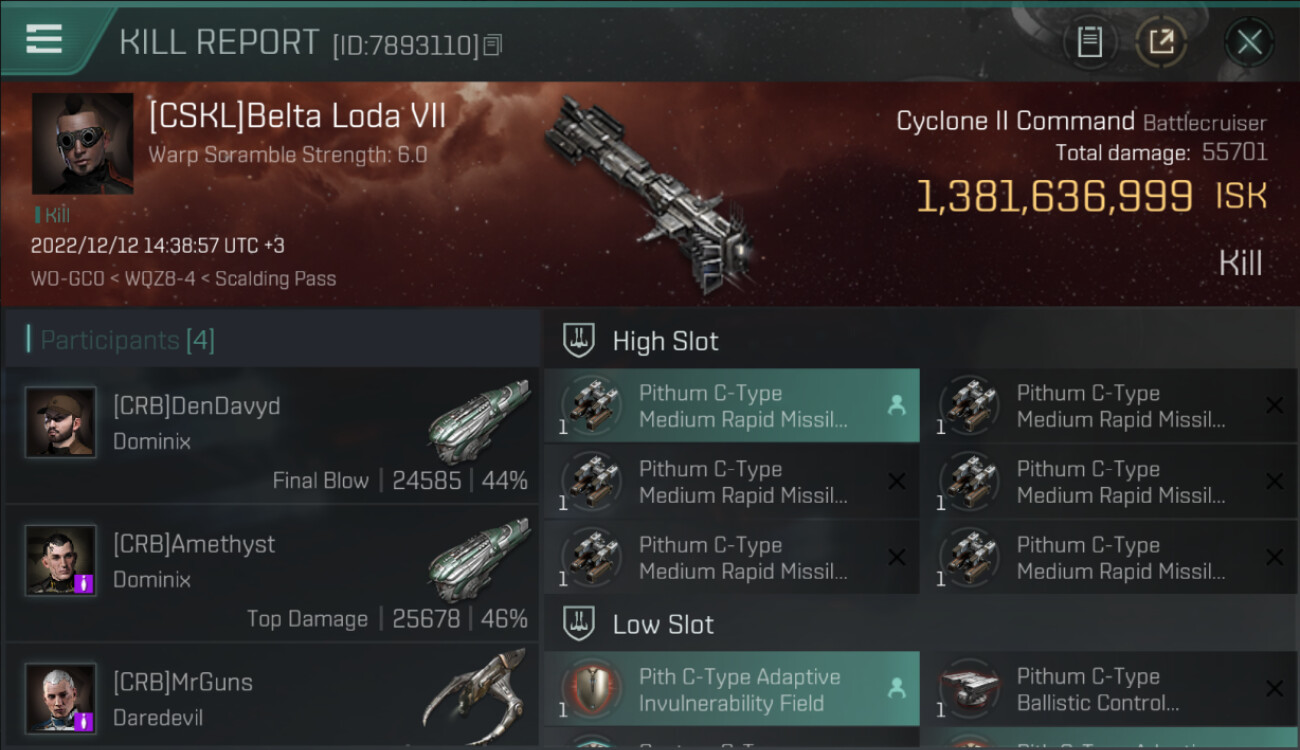Screen dimensions: 1300x750
Task: Select participant DenDavyd row
Action: click(272, 435)
